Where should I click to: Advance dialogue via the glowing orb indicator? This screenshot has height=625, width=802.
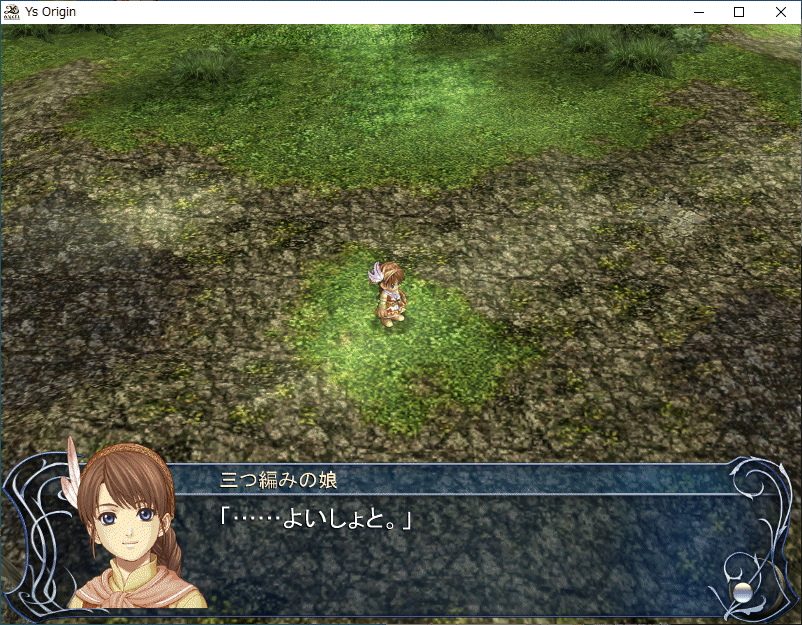pos(742,591)
